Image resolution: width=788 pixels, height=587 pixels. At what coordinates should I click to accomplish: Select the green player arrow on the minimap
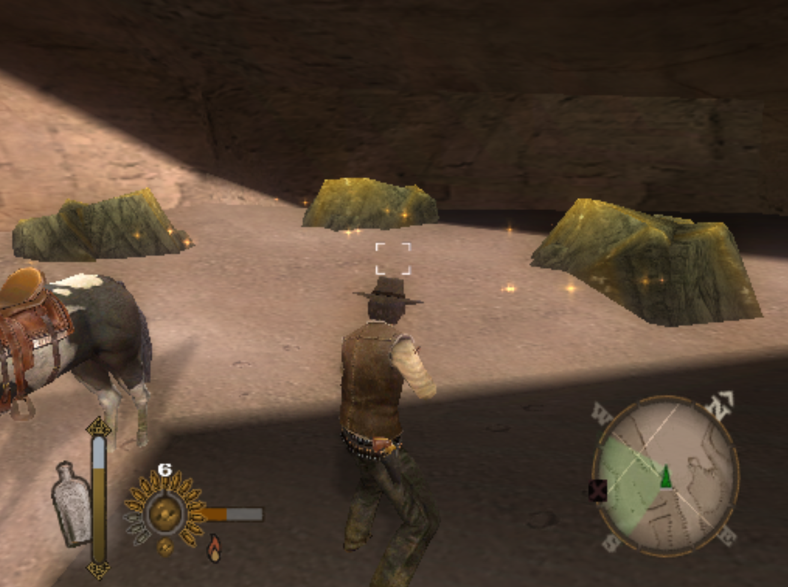[665, 476]
